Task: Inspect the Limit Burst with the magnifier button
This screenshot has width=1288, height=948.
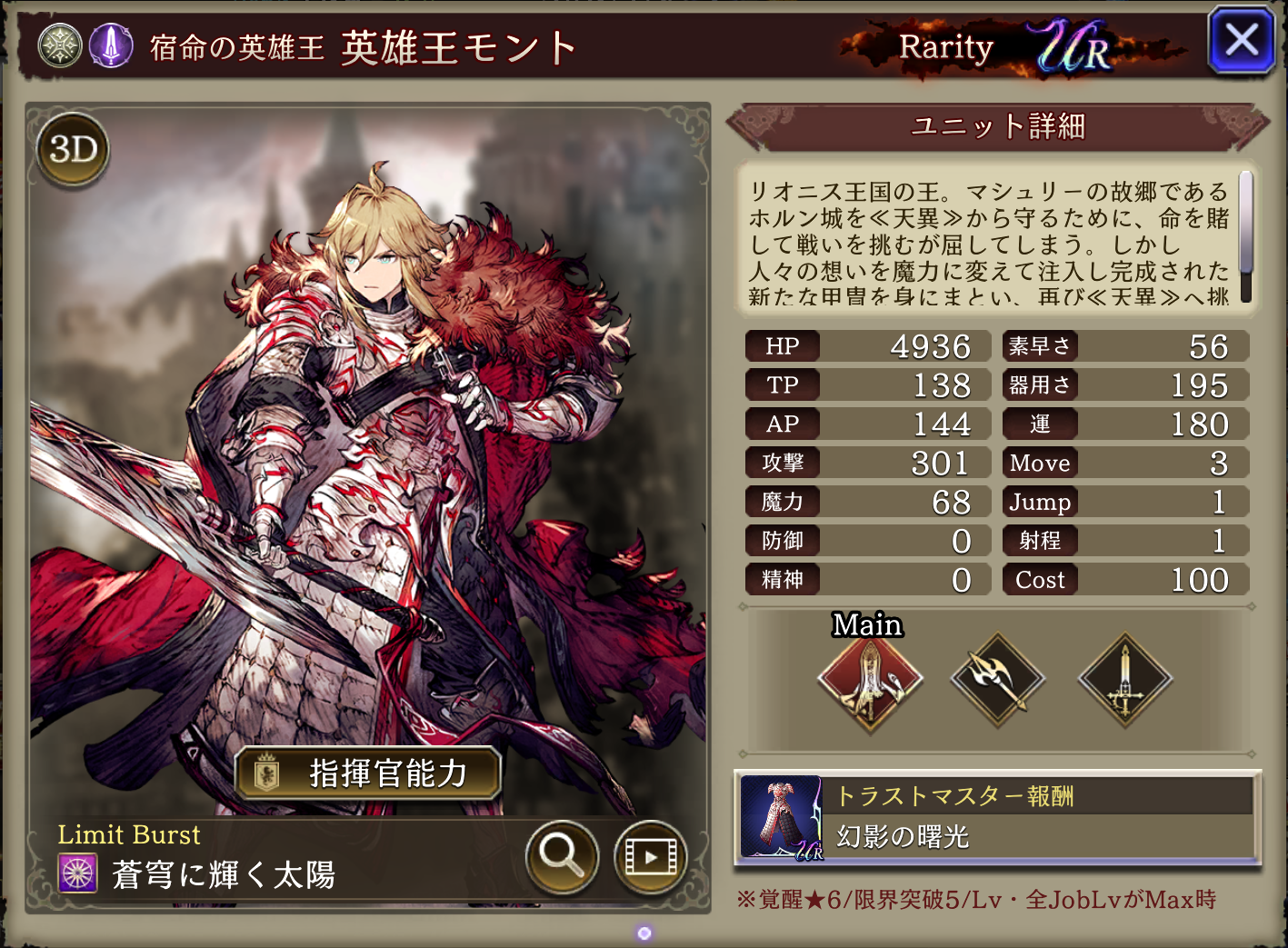Action: (x=562, y=855)
